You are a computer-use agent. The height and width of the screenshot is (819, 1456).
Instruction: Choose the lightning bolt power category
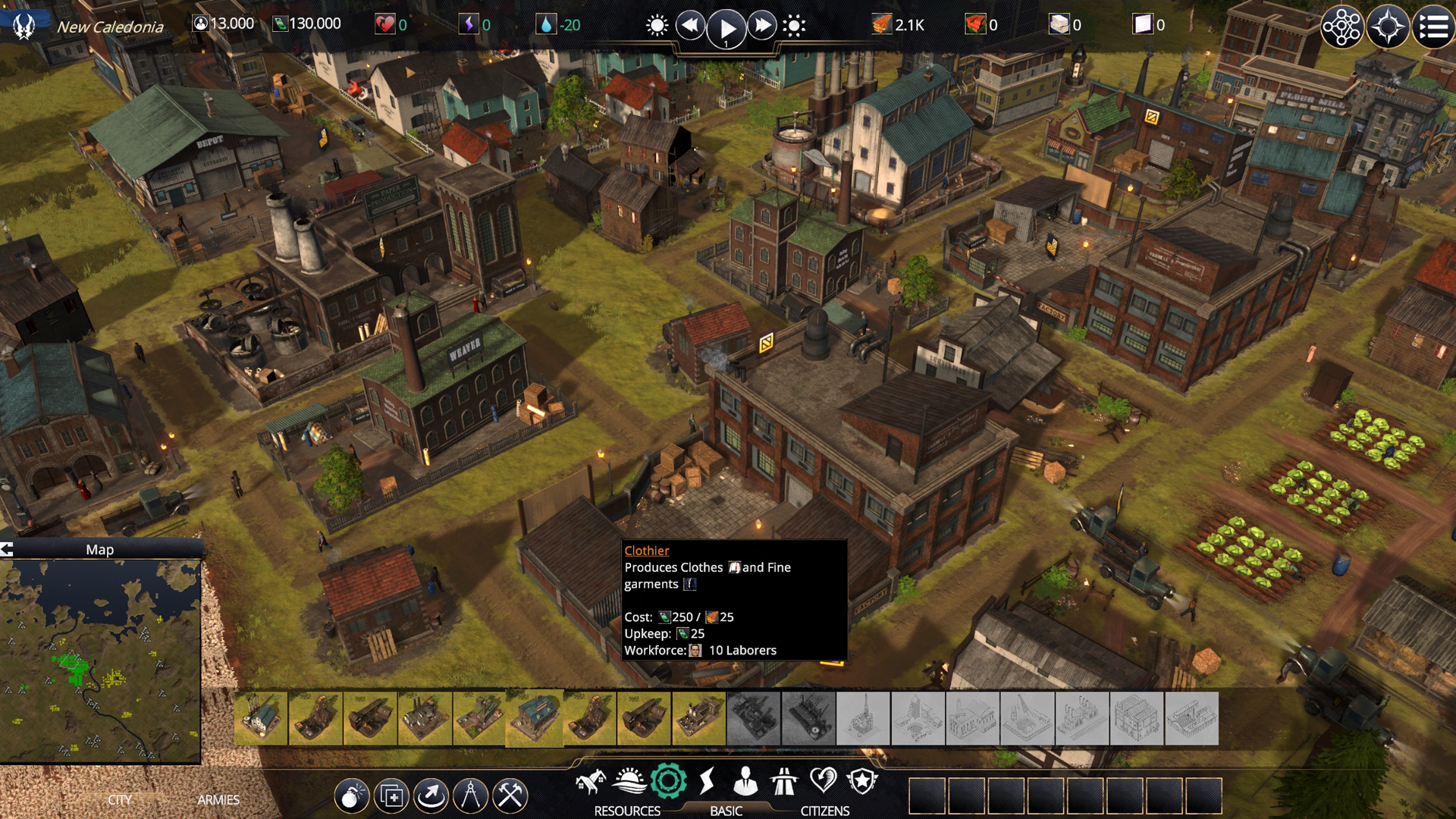click(707, 781)
